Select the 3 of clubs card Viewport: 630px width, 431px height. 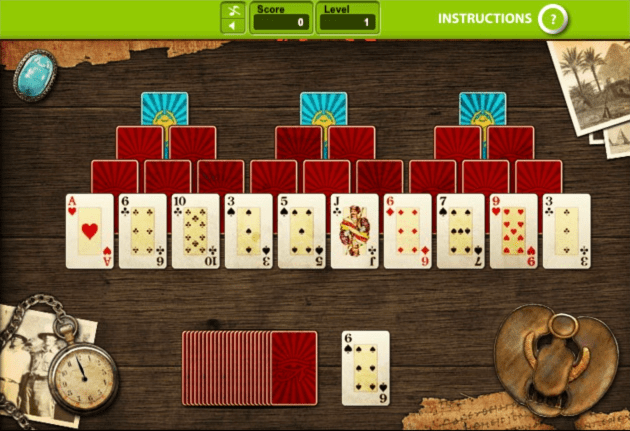click(566, 231)
